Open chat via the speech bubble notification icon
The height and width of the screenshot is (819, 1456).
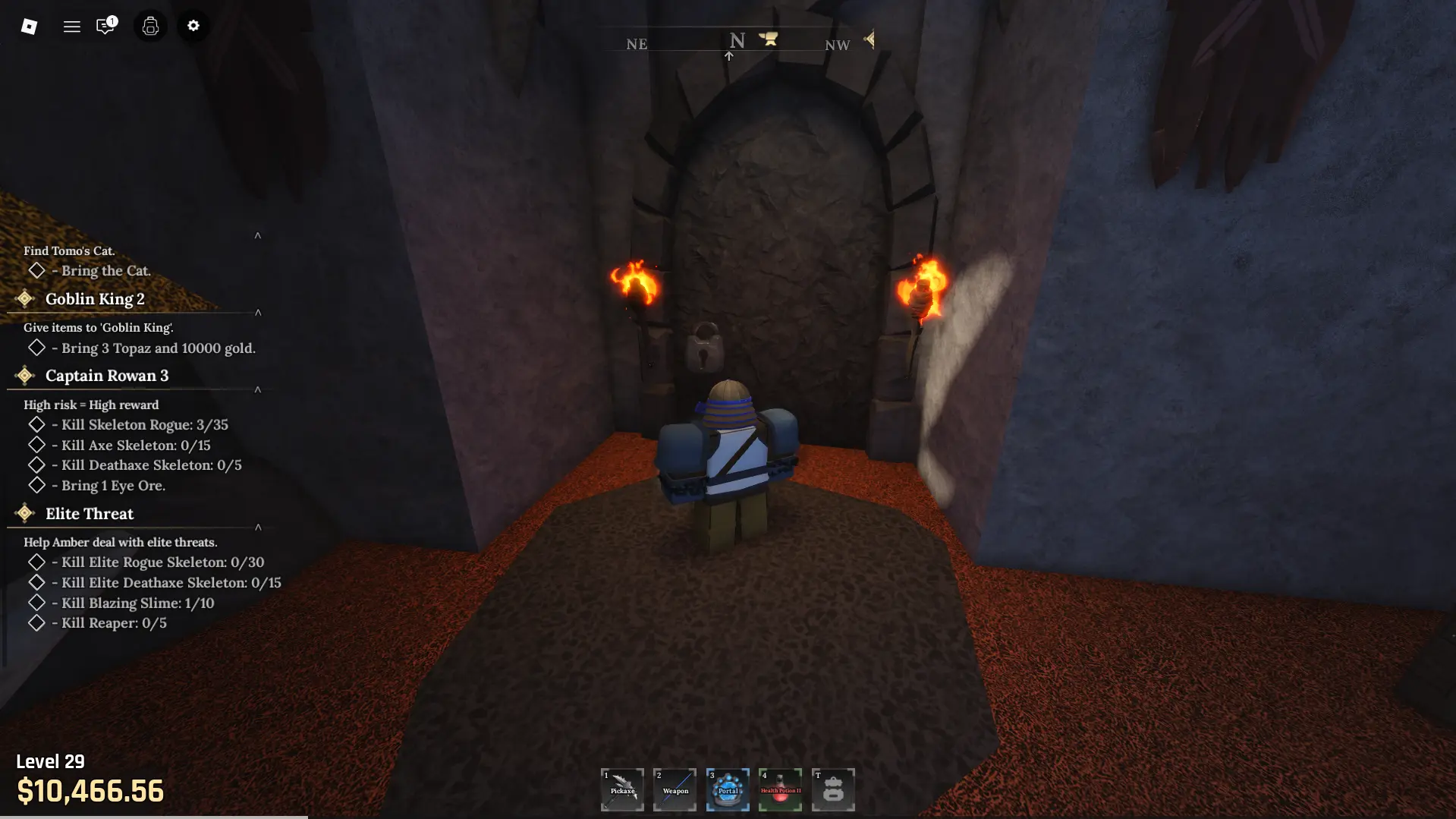click(105, 26)
